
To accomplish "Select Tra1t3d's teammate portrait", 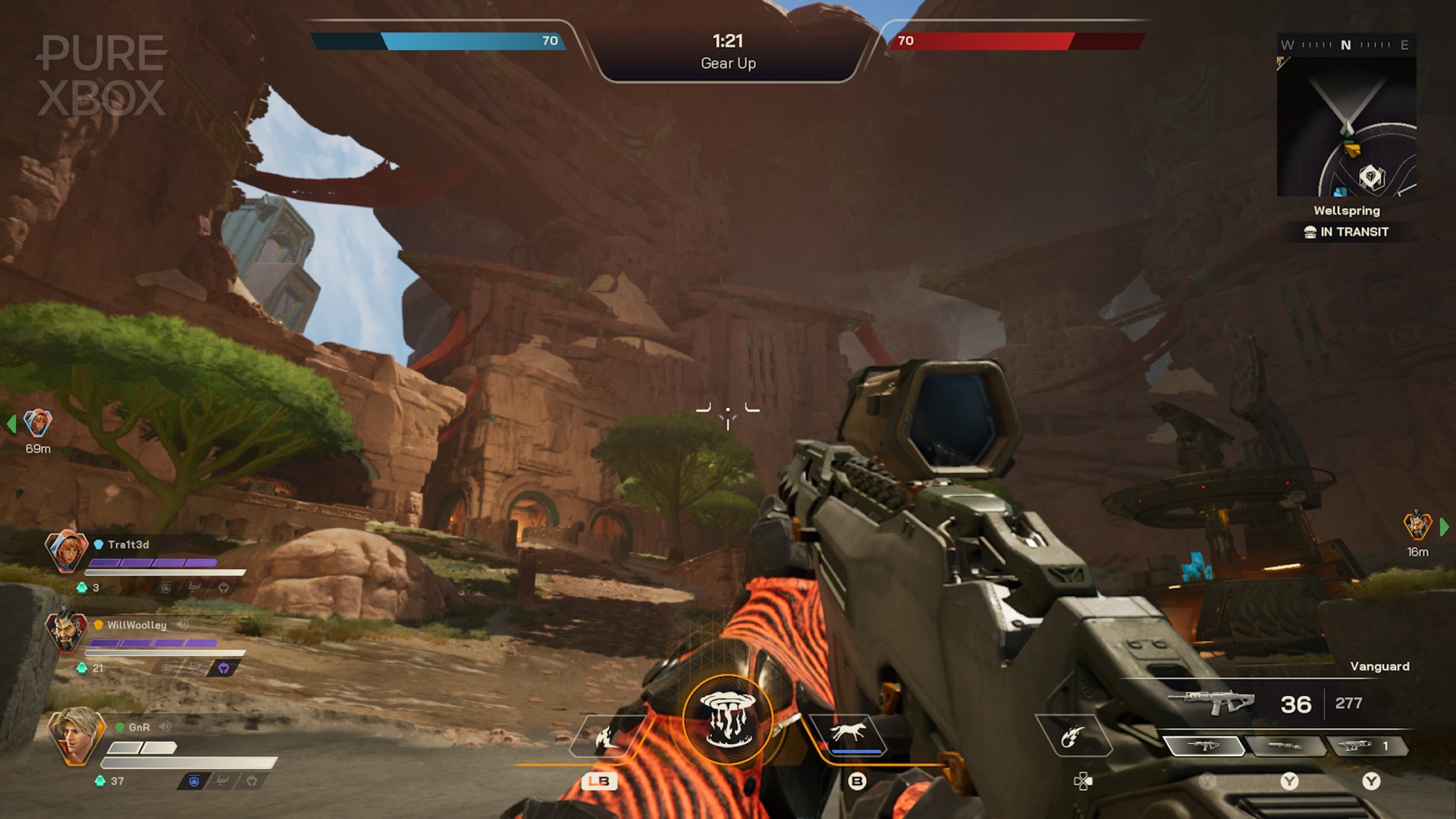I will 66,551.
